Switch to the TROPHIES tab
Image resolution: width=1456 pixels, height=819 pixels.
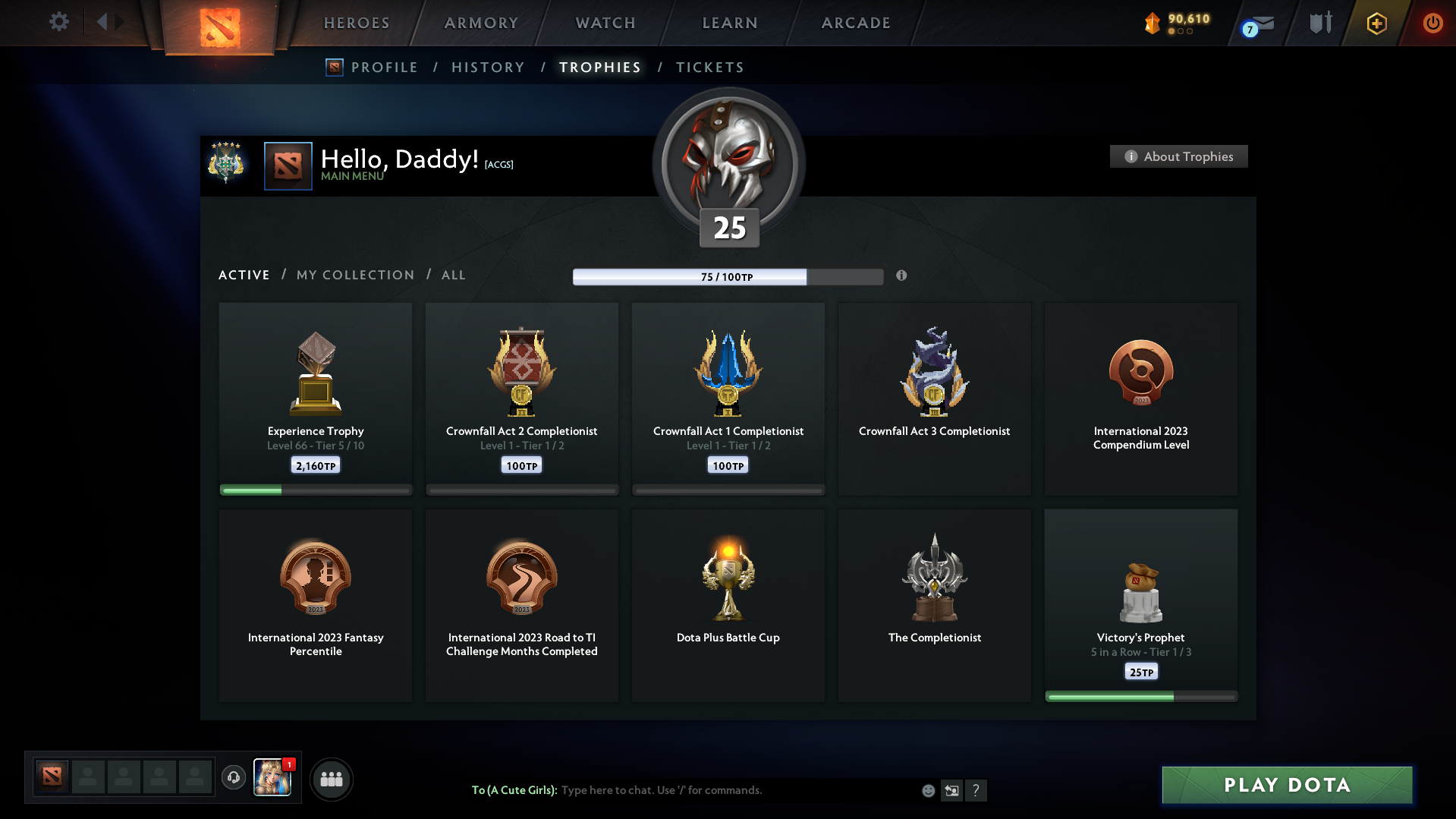599,68
